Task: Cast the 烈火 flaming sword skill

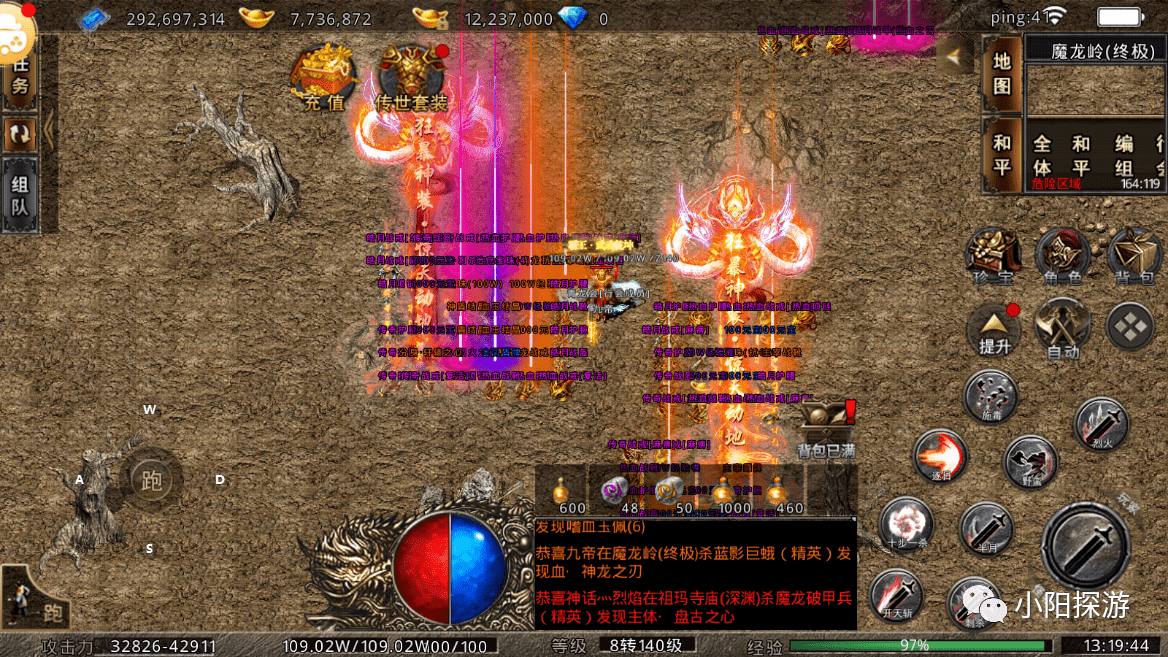Action: 1101,424
